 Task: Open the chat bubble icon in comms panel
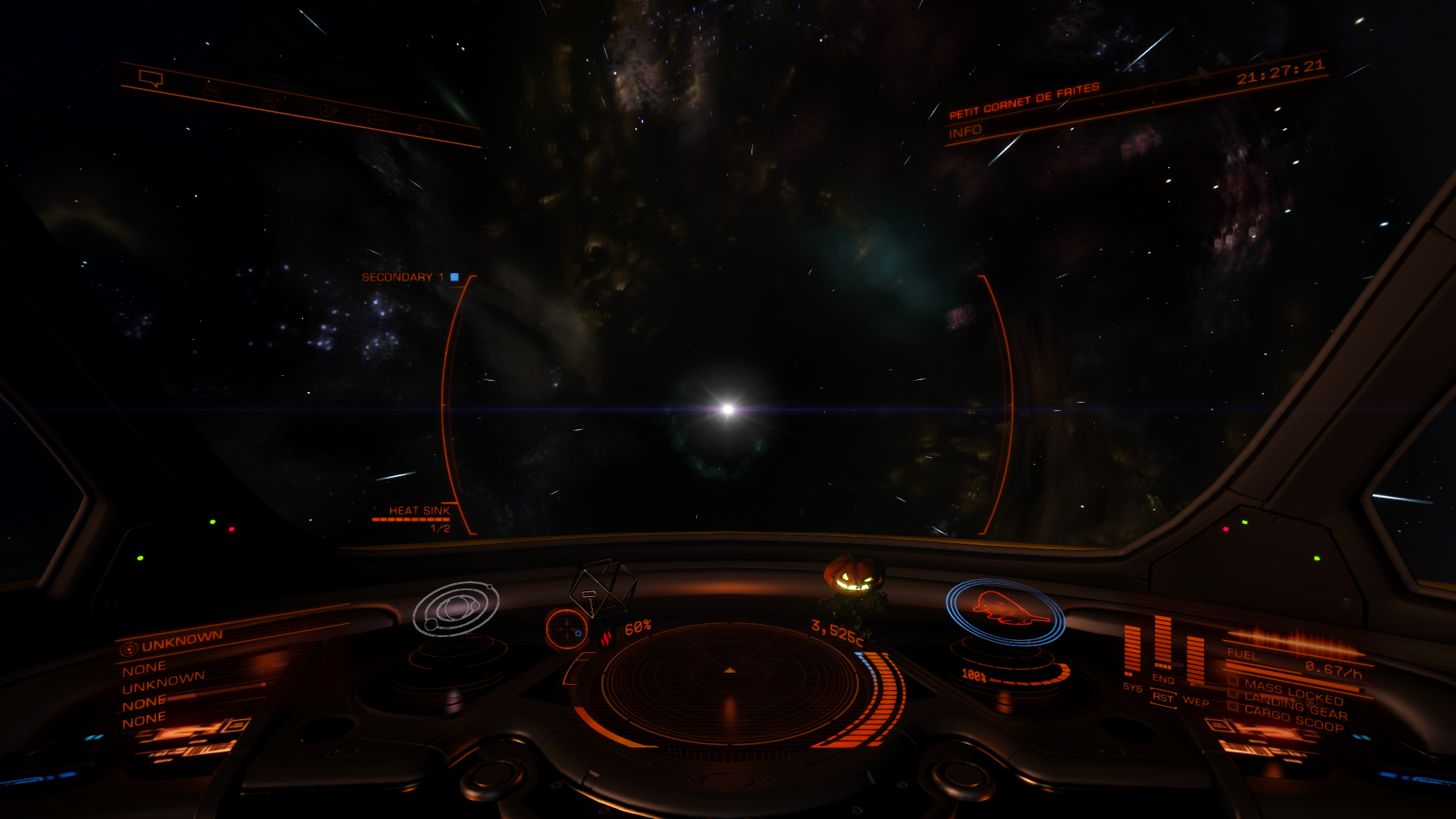tap(151, 78)
